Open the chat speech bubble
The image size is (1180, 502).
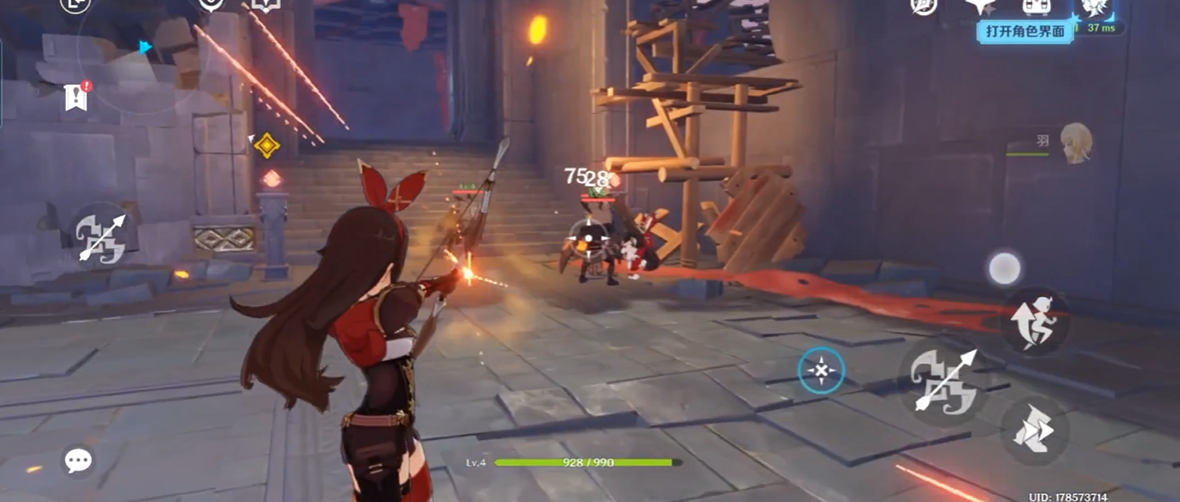tap(78, 460)
